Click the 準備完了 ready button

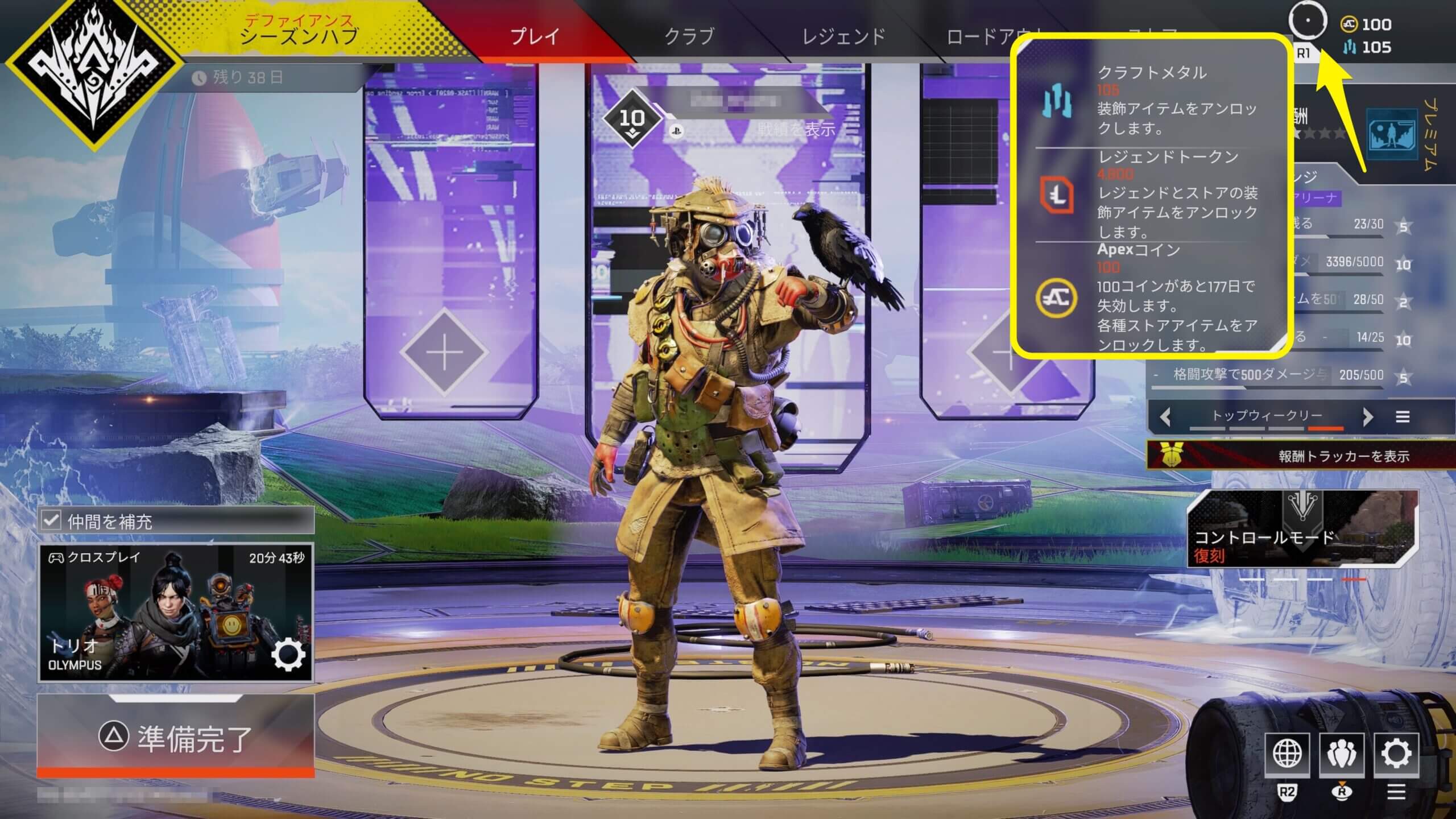tap(175, 738)
